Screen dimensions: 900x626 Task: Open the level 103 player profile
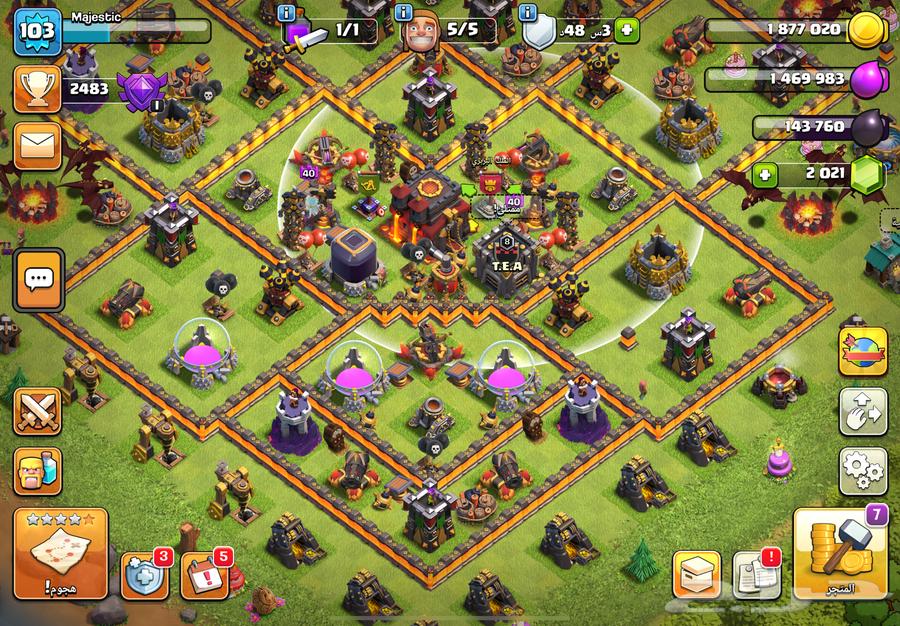38,31
